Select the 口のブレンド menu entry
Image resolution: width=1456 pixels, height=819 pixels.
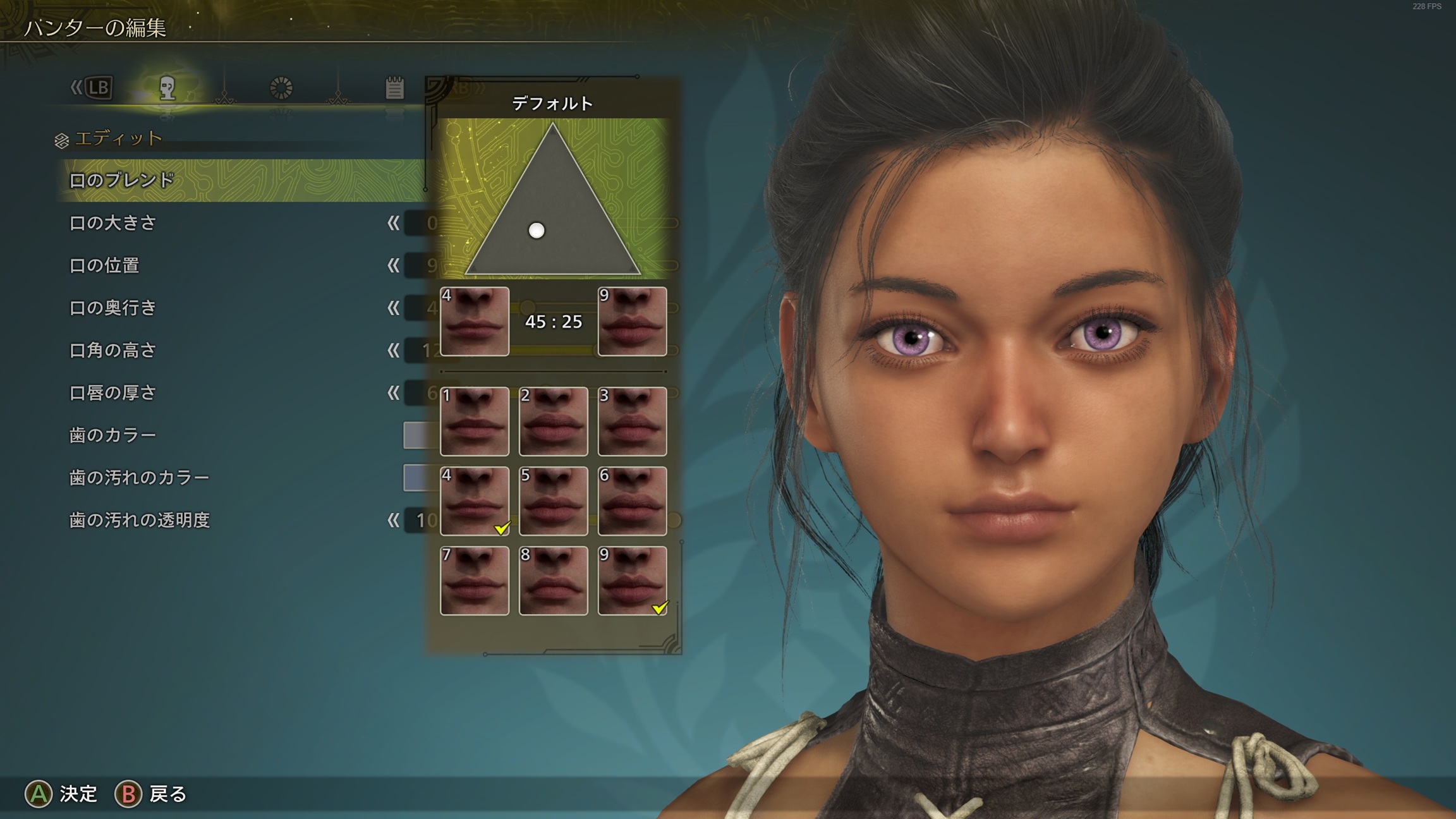point(121,181)
